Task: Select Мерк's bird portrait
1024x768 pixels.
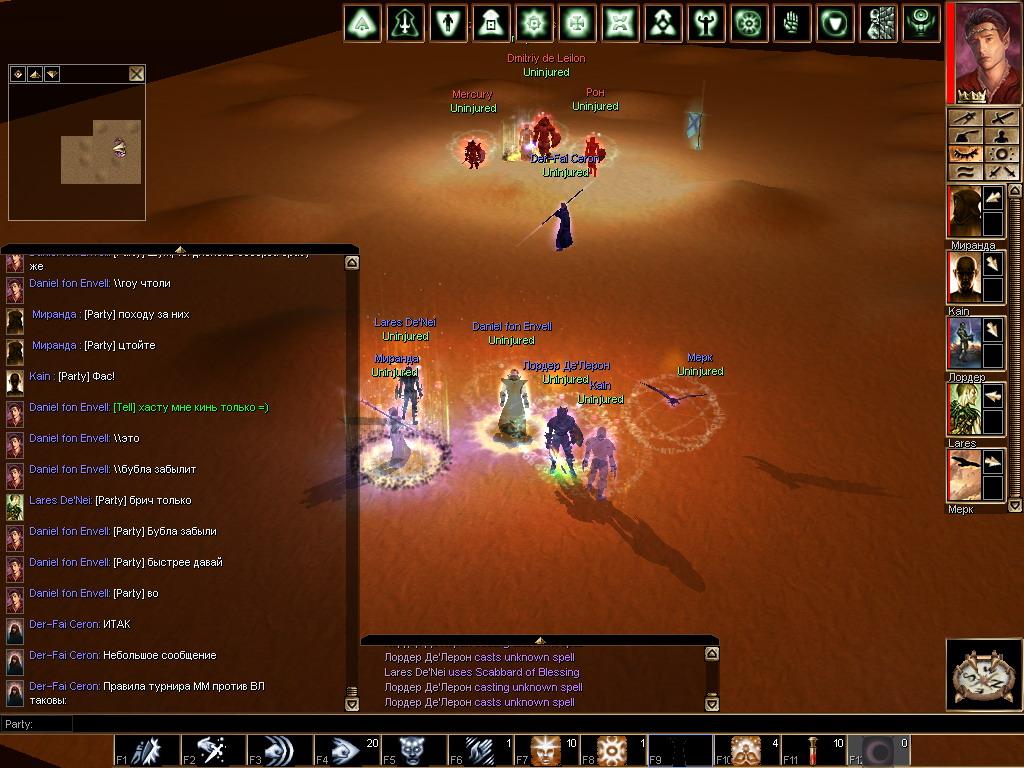Action: pyautogui.click(x=964, y=476)
